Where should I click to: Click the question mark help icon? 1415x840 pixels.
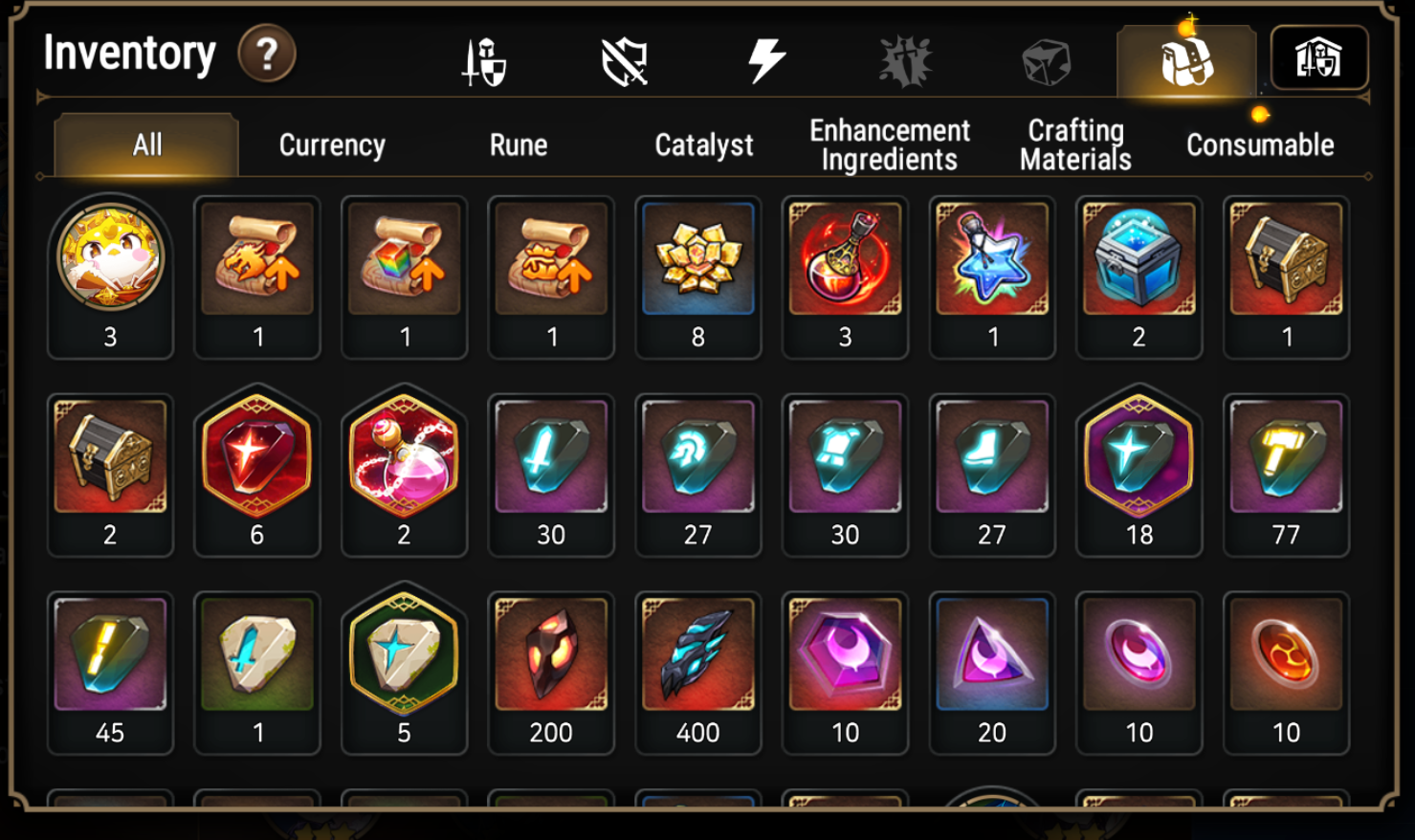(x=265, y=55)
